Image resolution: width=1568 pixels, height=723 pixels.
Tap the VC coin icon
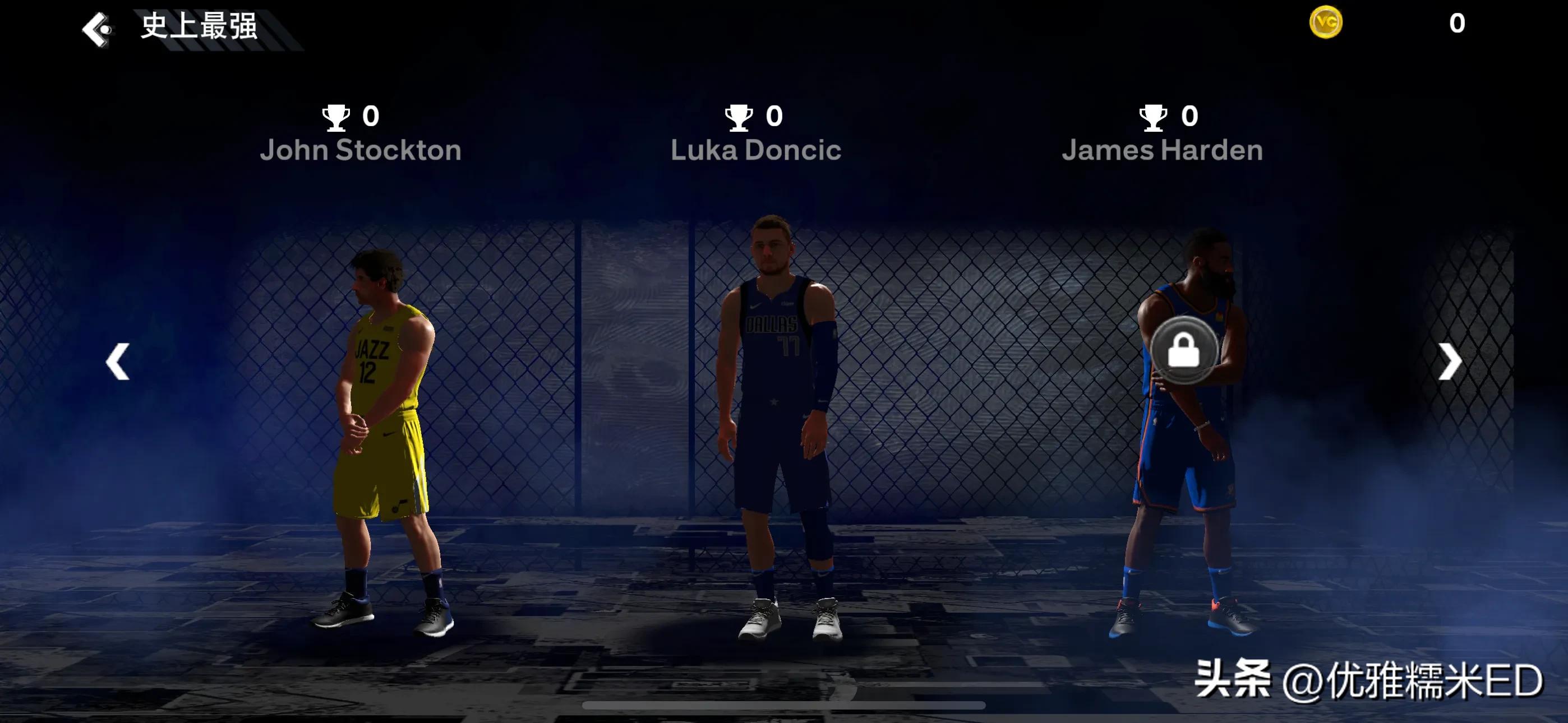tap(1328, 22)
